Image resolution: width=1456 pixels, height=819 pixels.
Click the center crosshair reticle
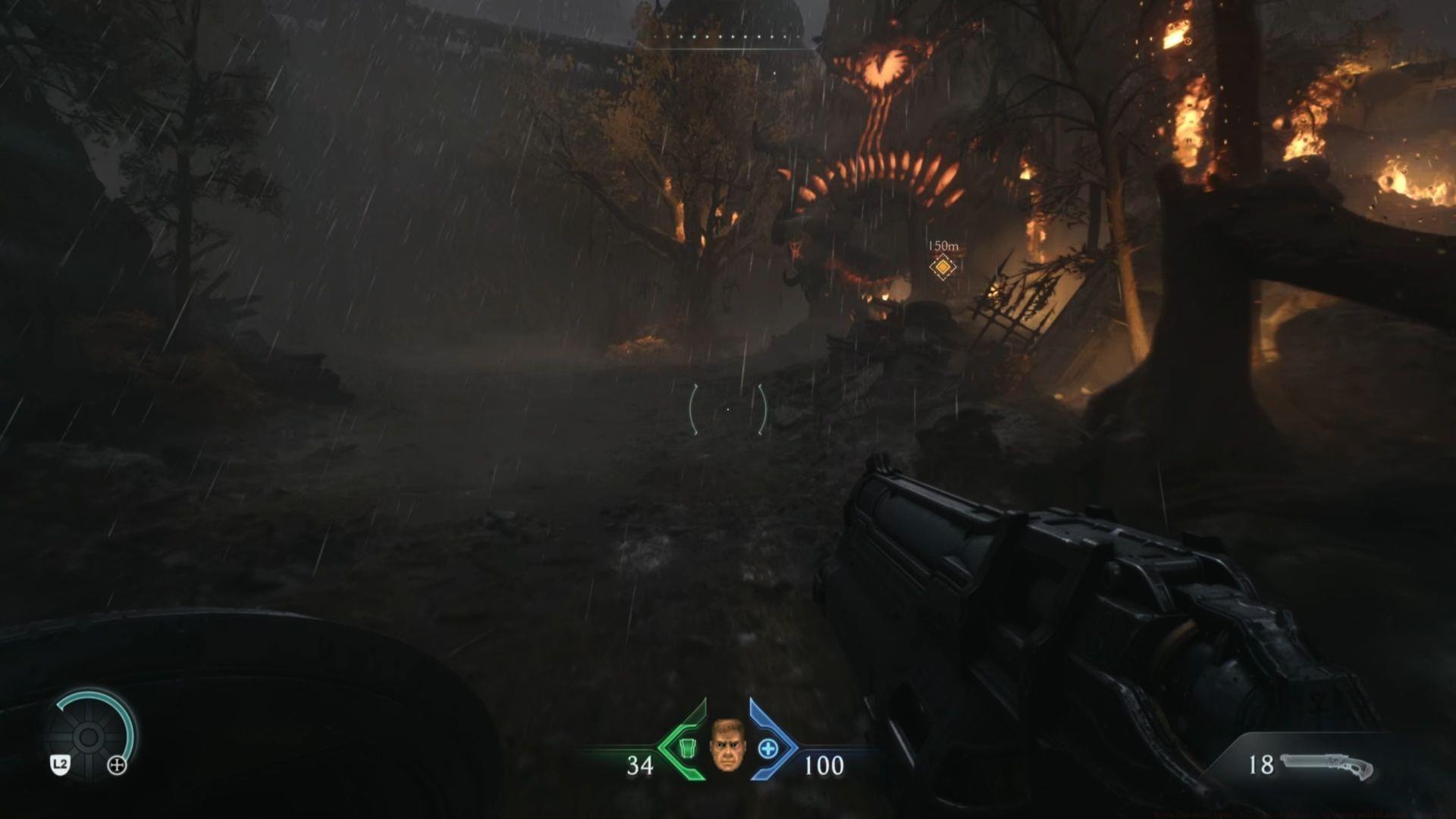pyautogui.click(x=727, y=408)
